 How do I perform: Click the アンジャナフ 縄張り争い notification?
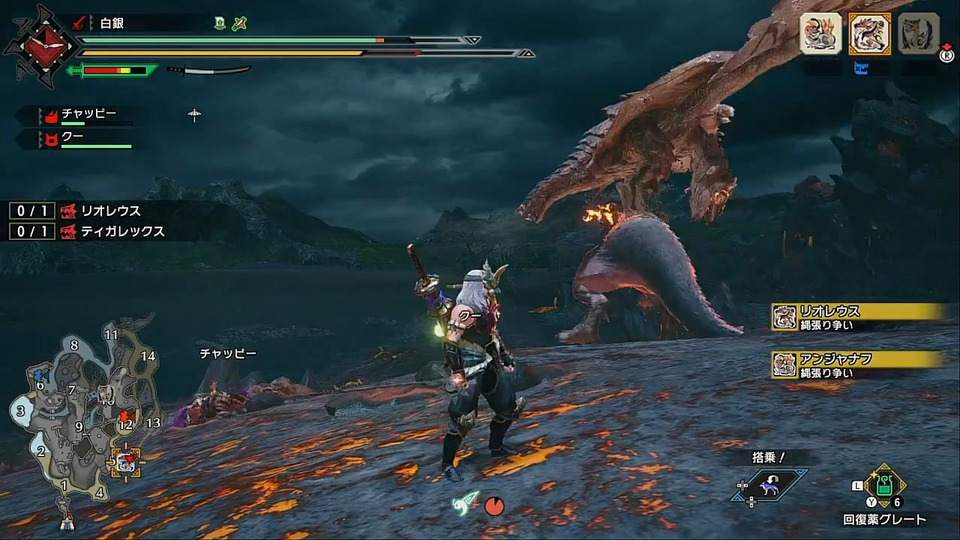[x=860, y=364]
